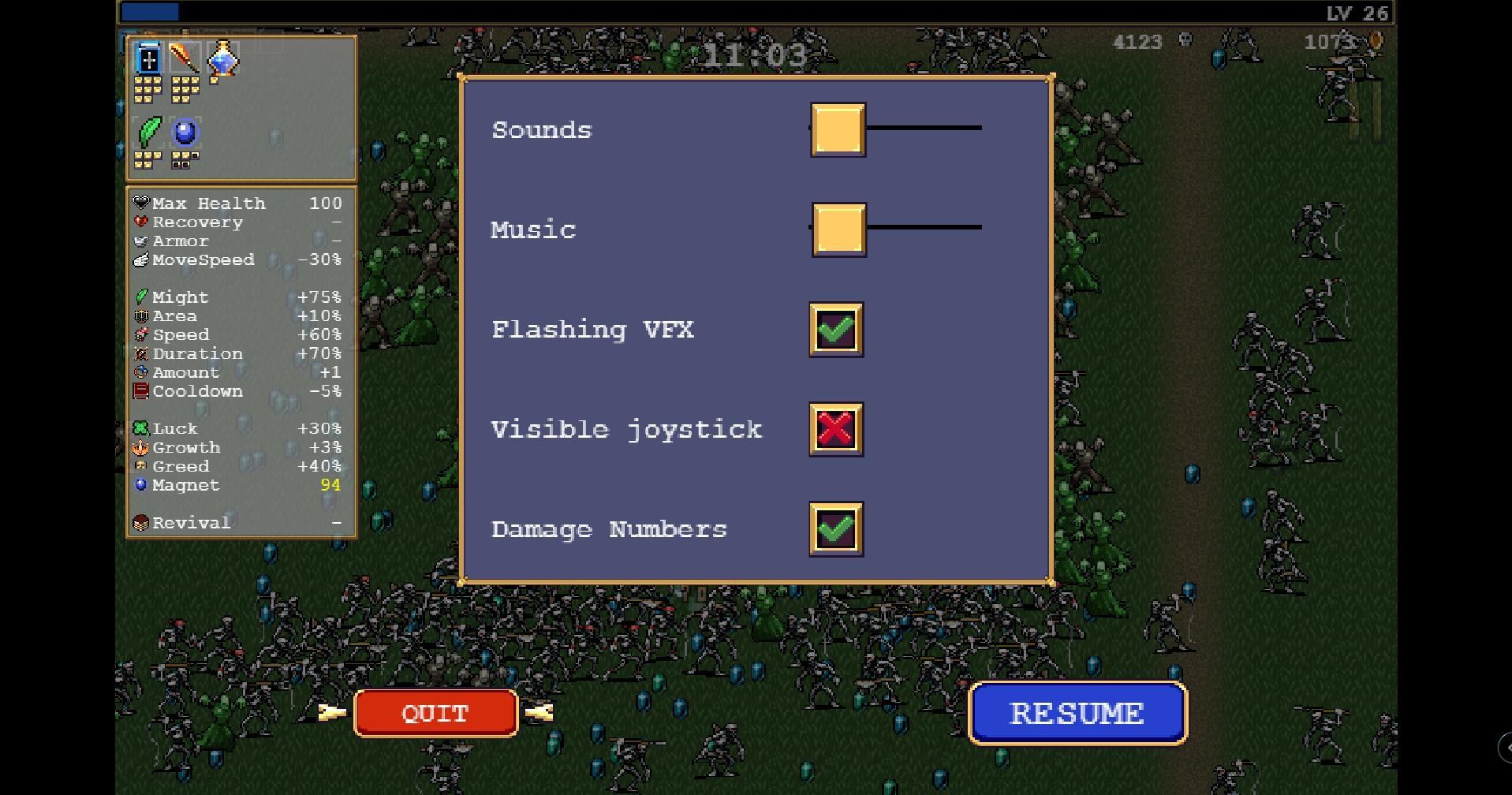Adjust the Sounds volume slider
Viewport: 1512px width, 795px height.
pyautogui.click(x=838, y=129)
